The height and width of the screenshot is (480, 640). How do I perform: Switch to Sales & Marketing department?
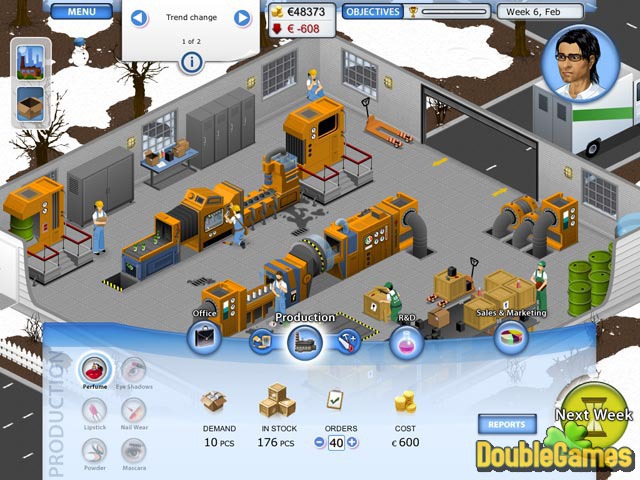[x=510, y=337]
